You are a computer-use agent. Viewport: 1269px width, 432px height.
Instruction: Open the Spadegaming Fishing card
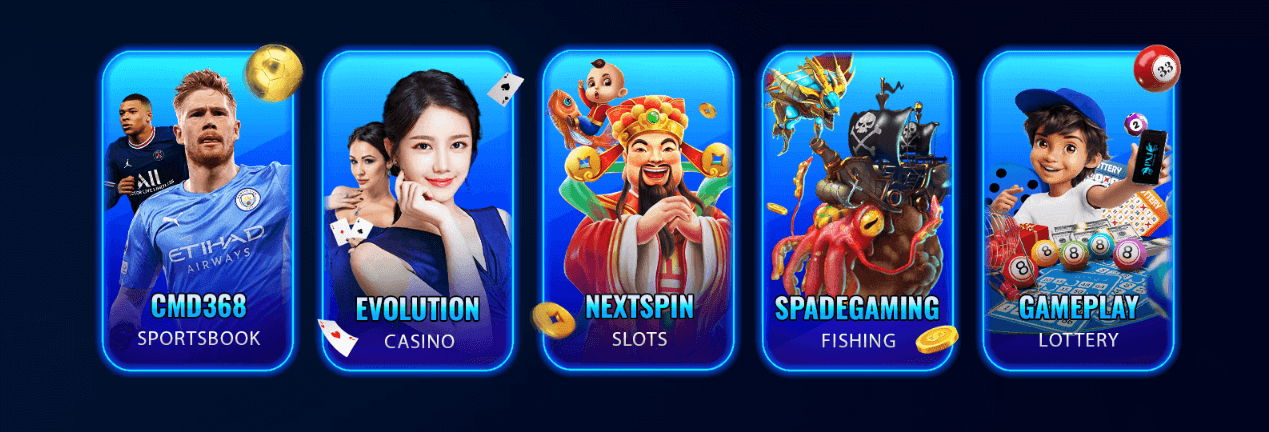857,210
